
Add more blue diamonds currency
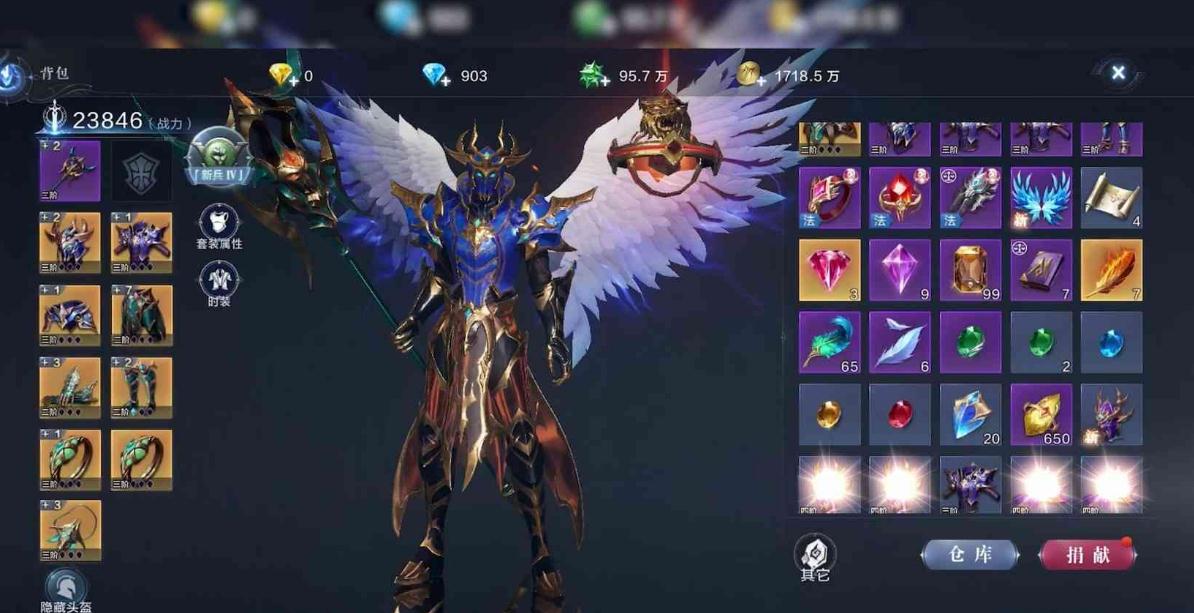(436, 76)
